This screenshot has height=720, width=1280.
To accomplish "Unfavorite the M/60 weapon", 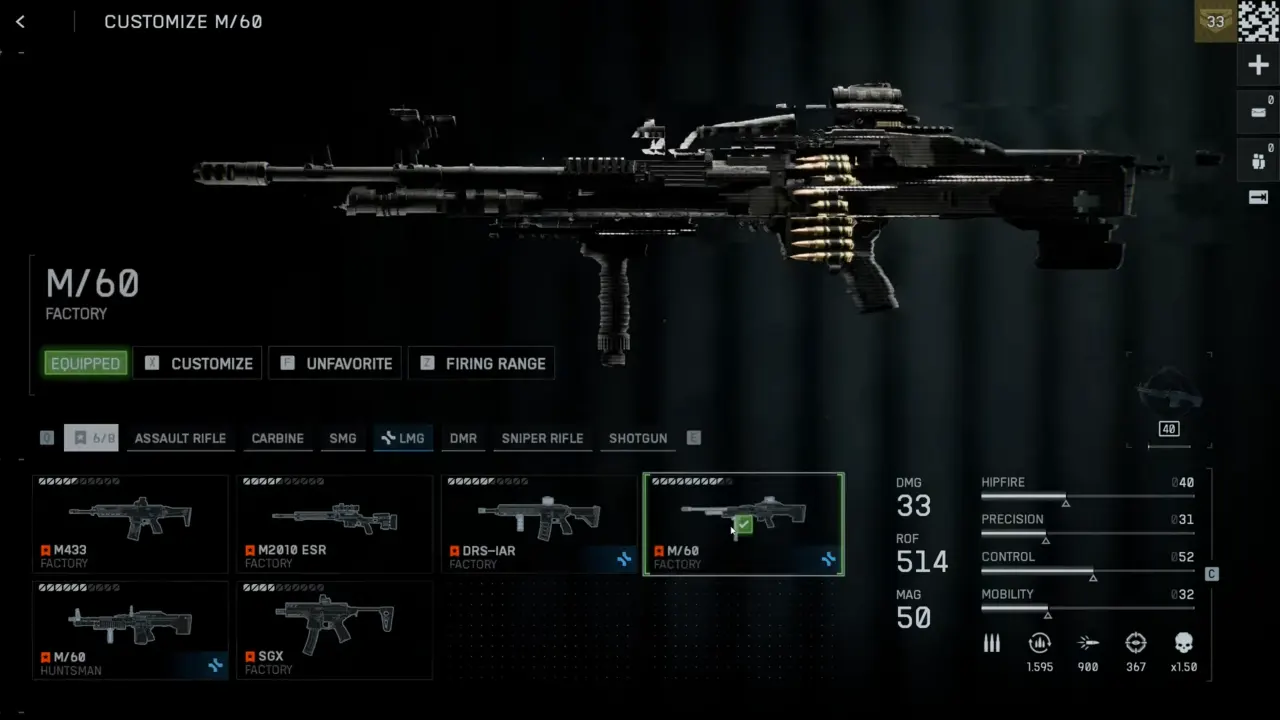I will [x=335, y=363].
